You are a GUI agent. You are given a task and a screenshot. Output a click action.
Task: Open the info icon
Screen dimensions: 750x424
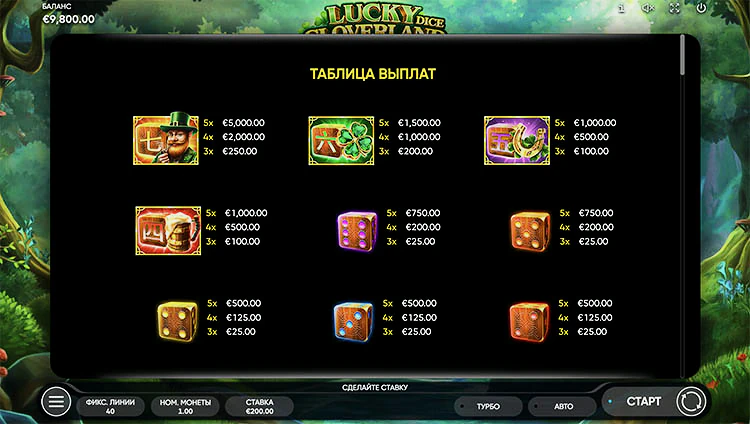click(621, 8)
